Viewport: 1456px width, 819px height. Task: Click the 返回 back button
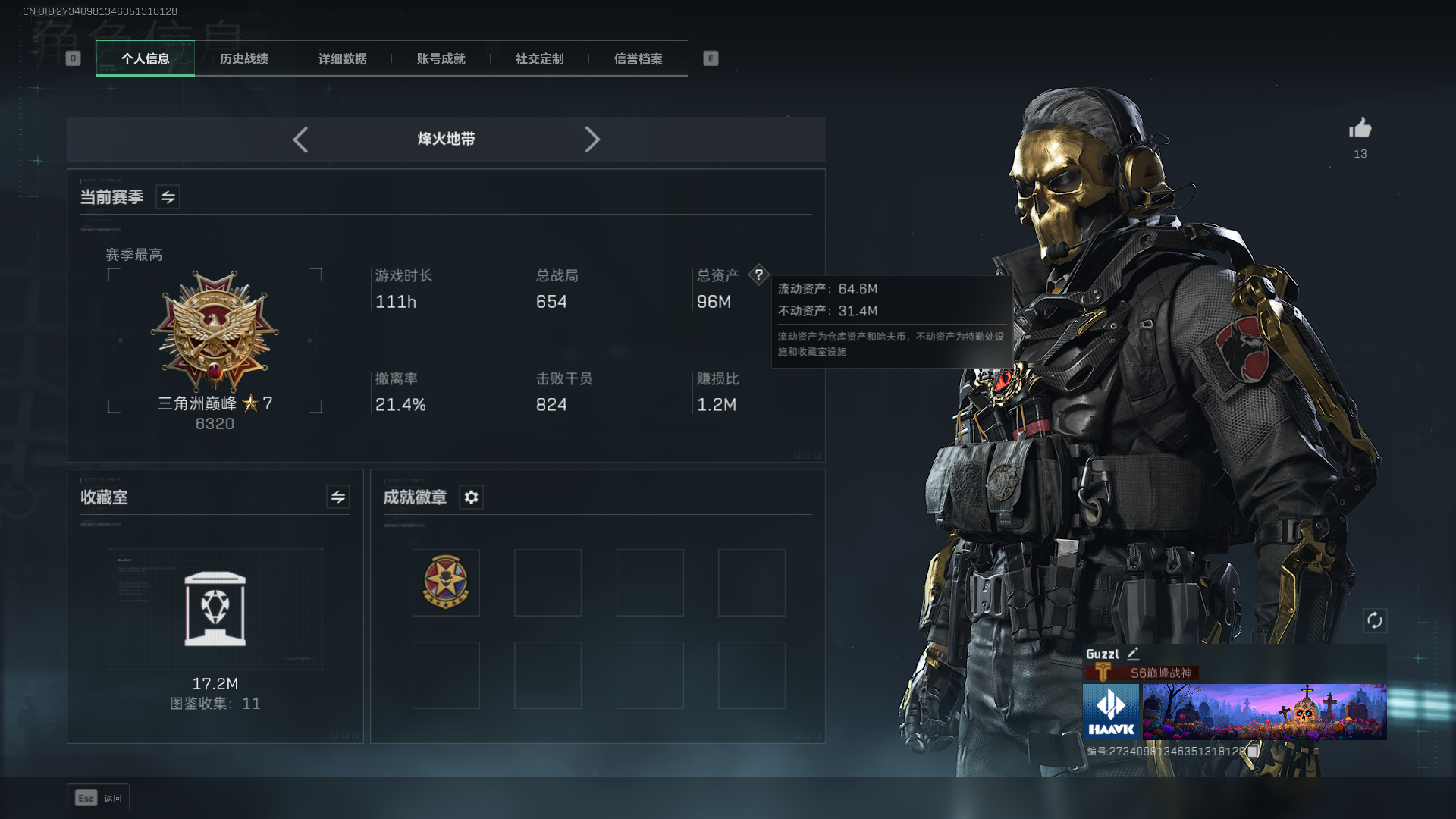pyautogui.click(x=99, y=798)
